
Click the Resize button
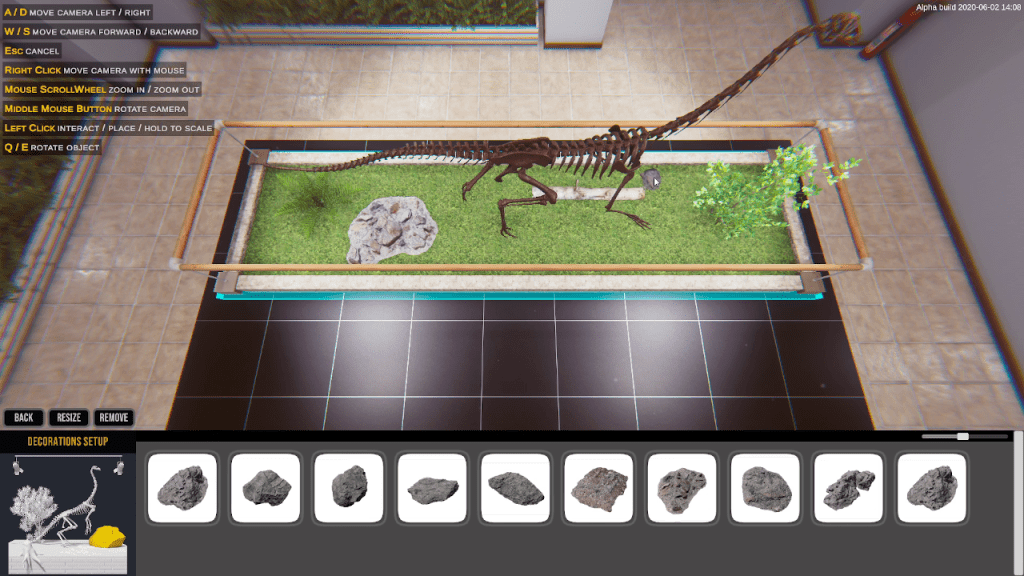pos(69,417)
